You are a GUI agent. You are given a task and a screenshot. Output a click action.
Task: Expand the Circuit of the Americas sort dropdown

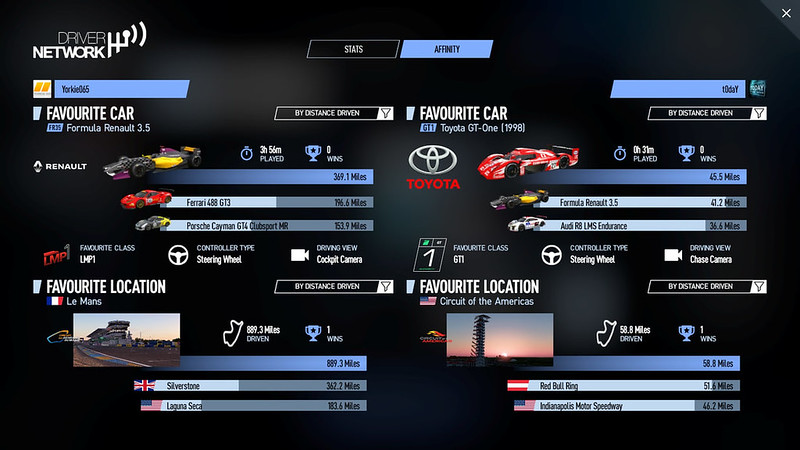(x=707, y=286)
